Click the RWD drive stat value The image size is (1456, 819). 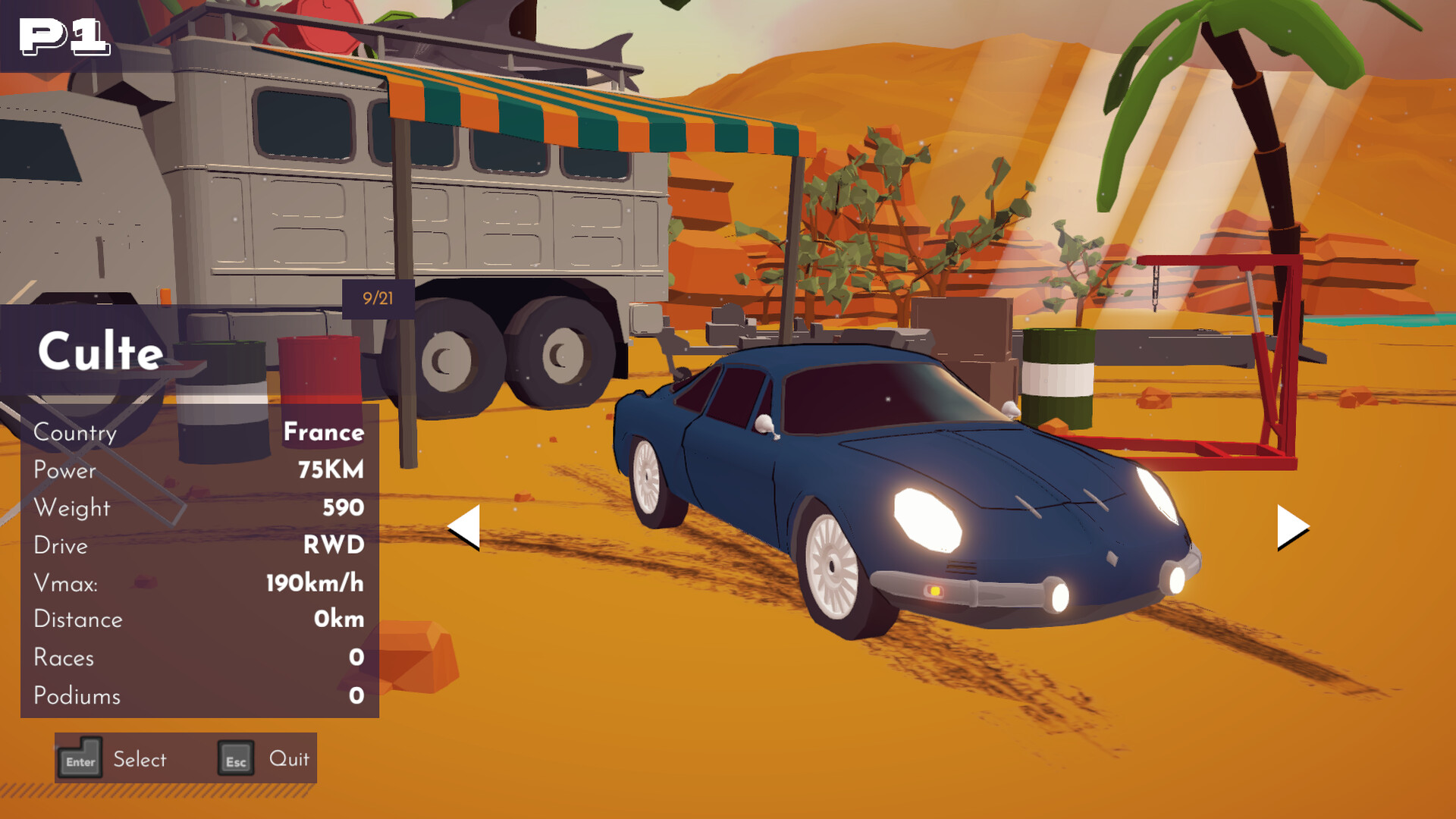pyautogui.click(x=334, y=545)
